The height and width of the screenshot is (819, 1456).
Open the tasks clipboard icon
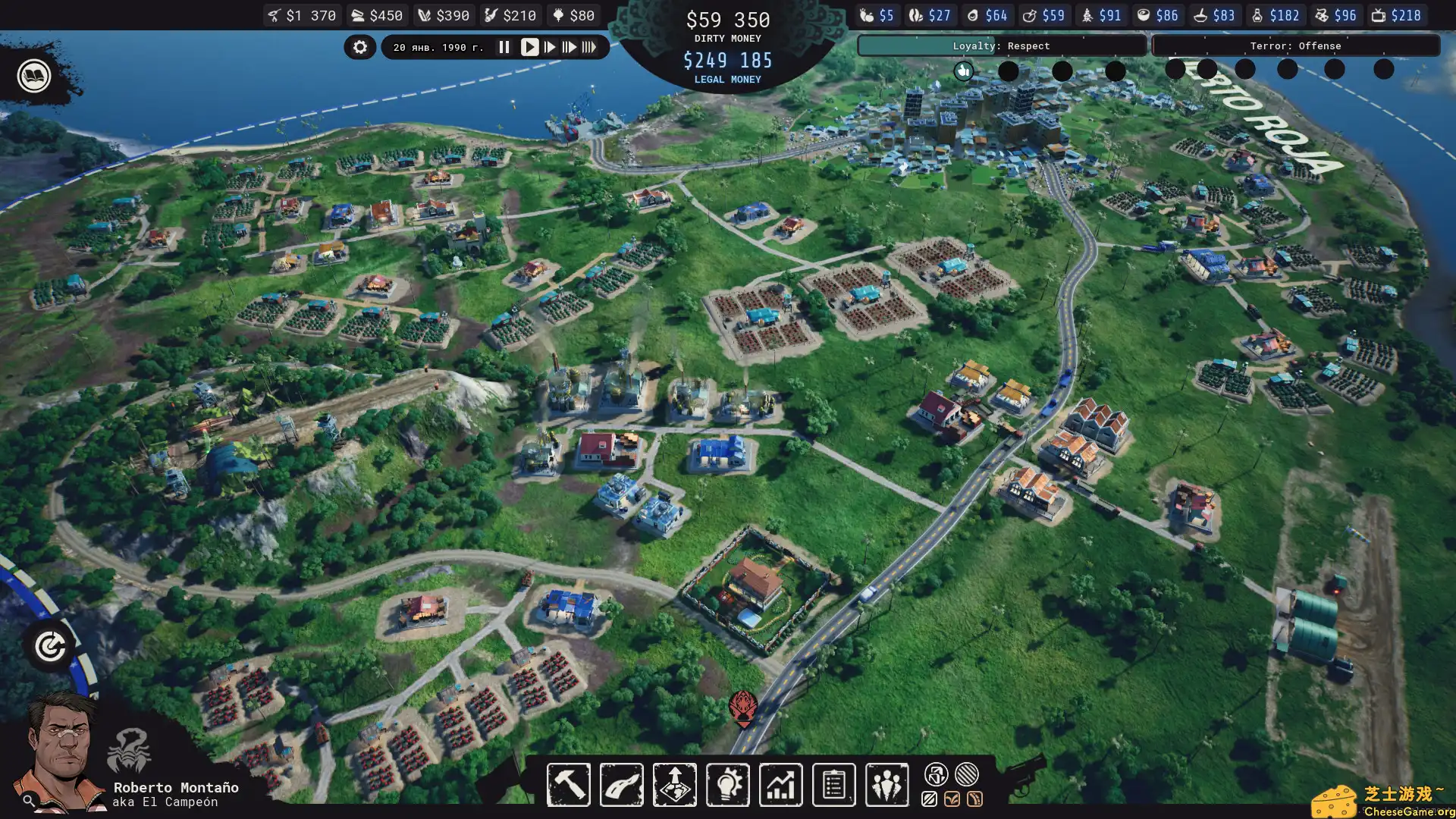point(833,785)
